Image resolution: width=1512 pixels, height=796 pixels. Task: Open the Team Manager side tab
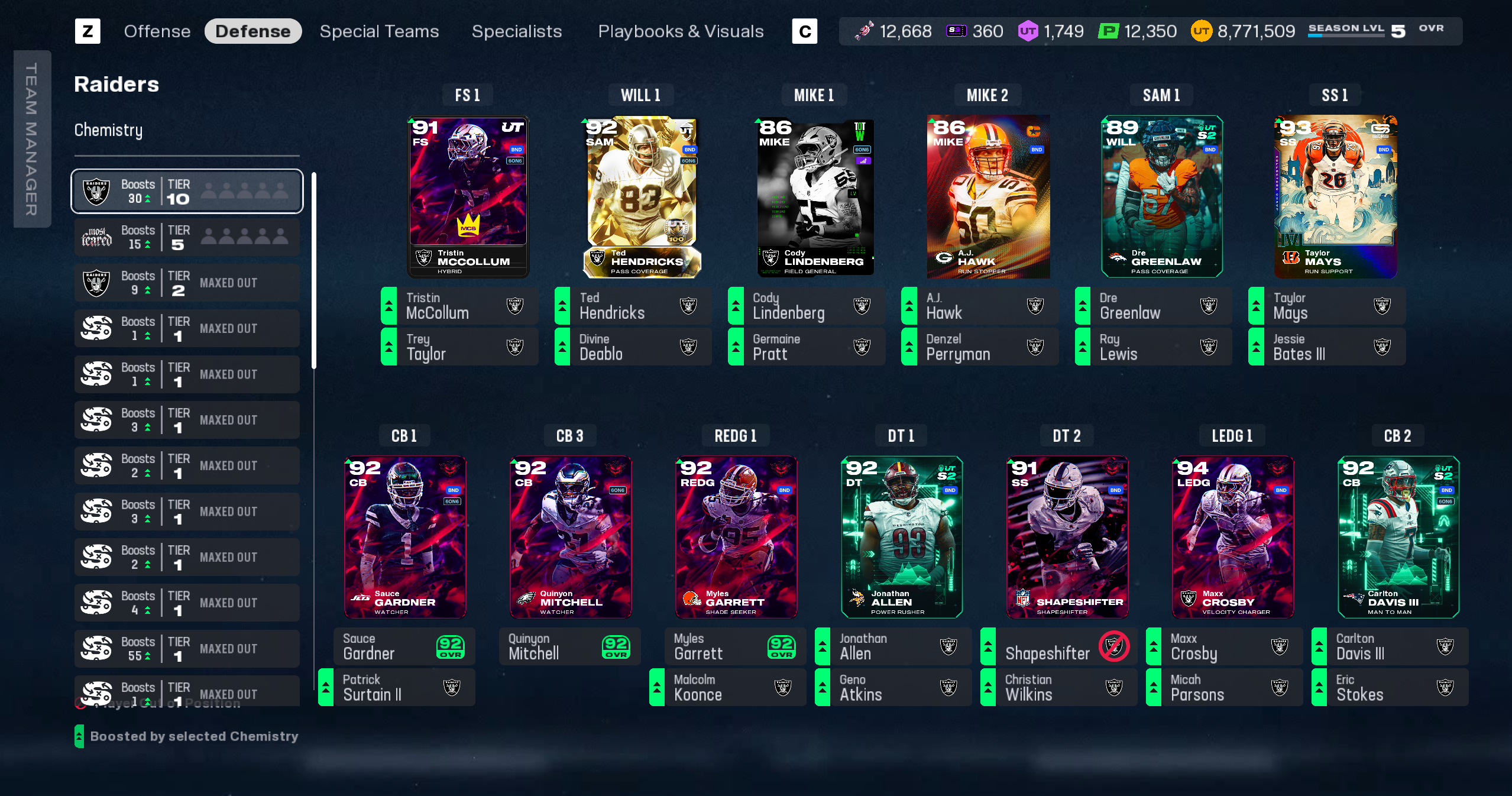pos(32,139)
